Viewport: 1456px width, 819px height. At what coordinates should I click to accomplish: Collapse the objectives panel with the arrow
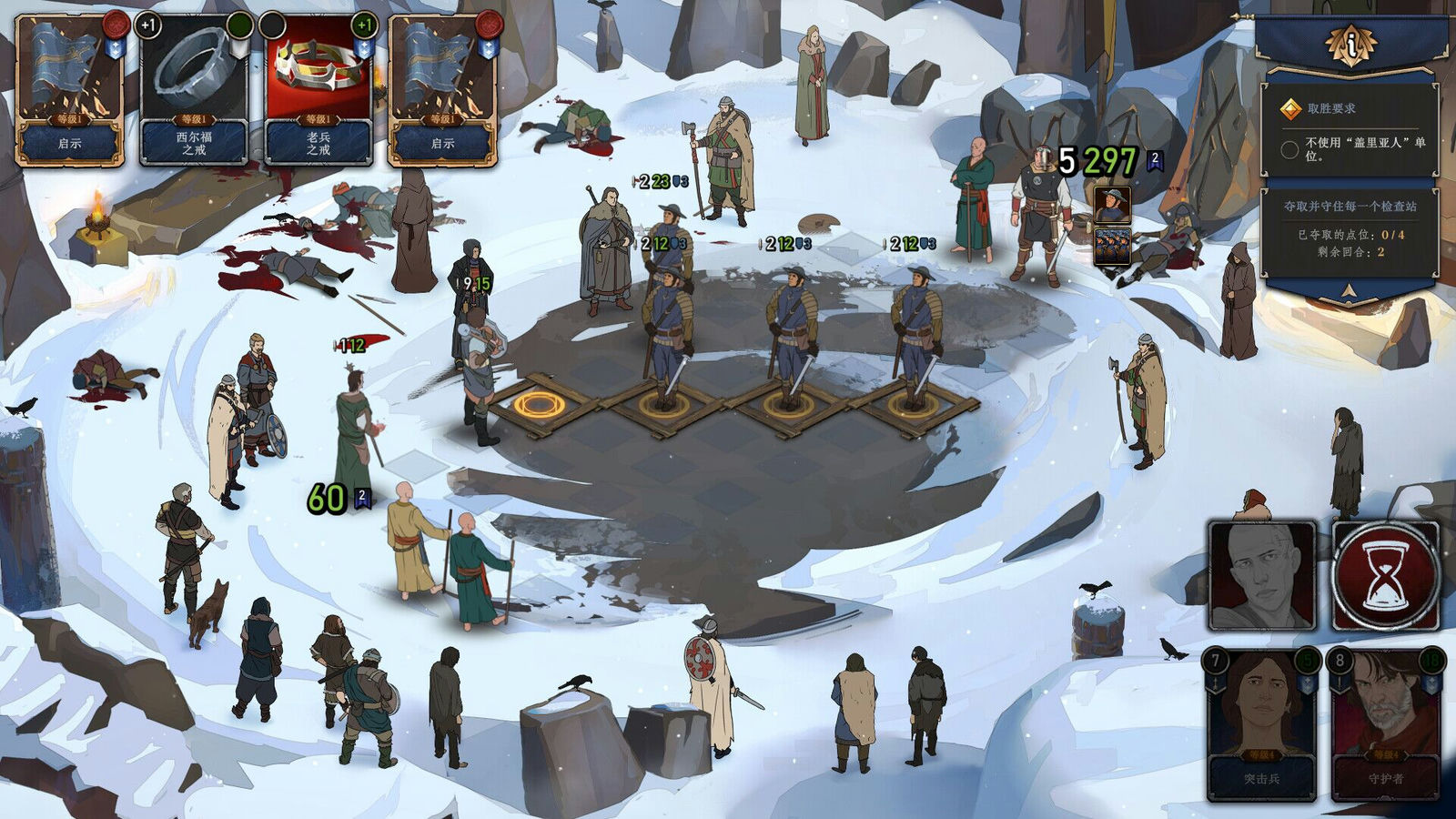tap(1350, 291)
